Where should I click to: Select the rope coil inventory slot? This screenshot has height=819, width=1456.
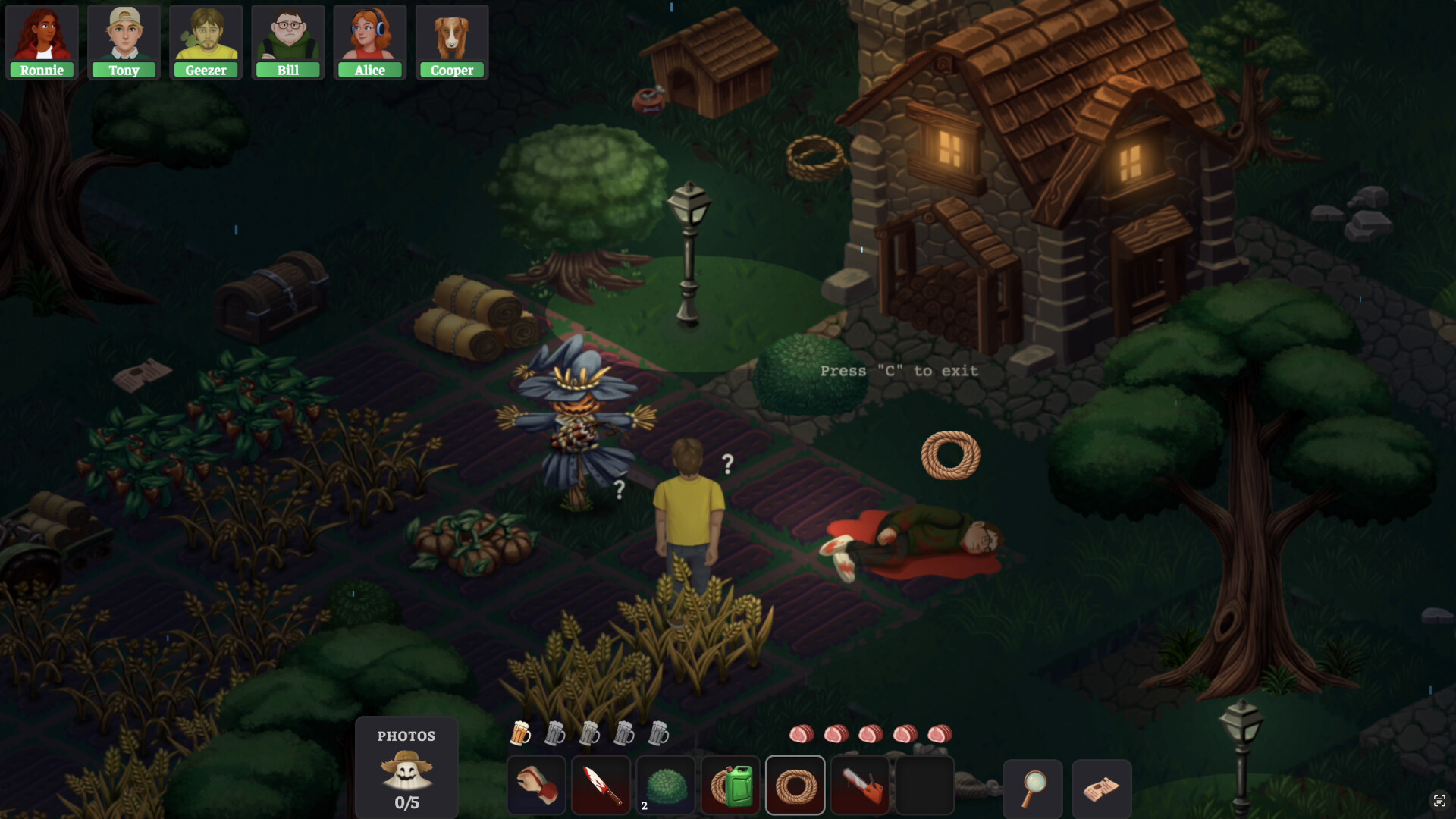tap(795, 785)
